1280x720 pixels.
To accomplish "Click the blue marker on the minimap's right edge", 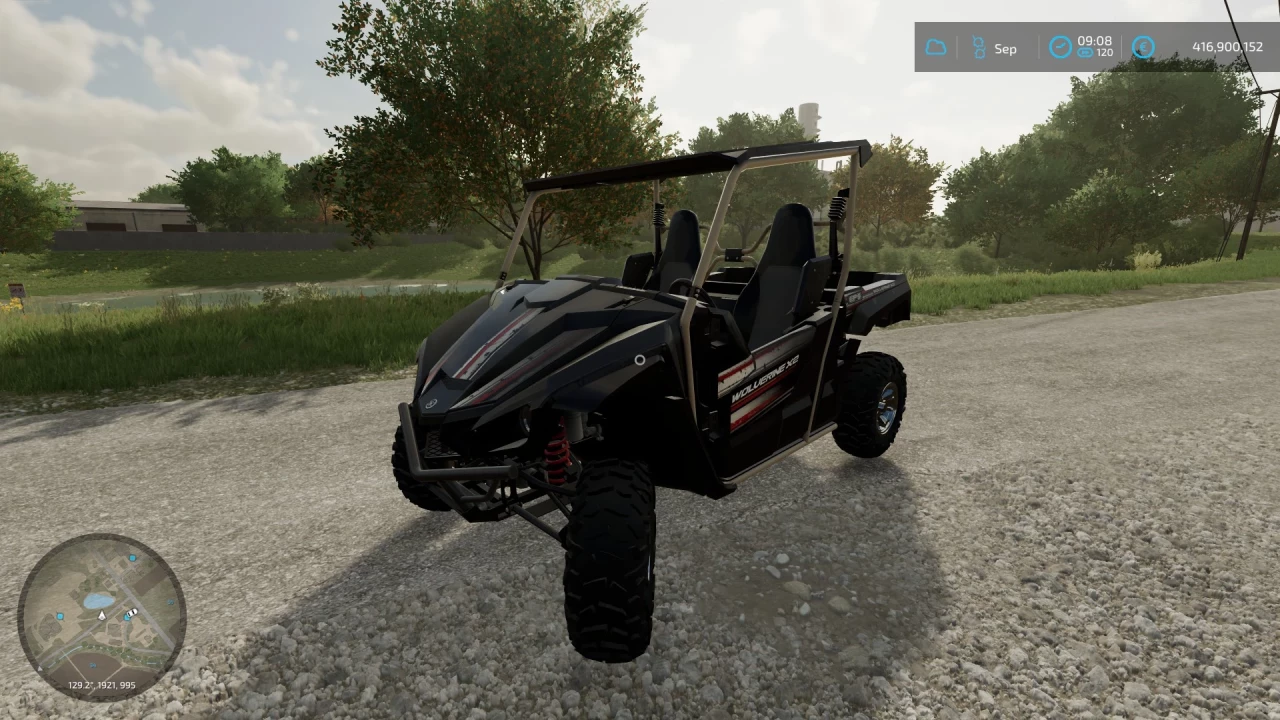I will (170, 602).
